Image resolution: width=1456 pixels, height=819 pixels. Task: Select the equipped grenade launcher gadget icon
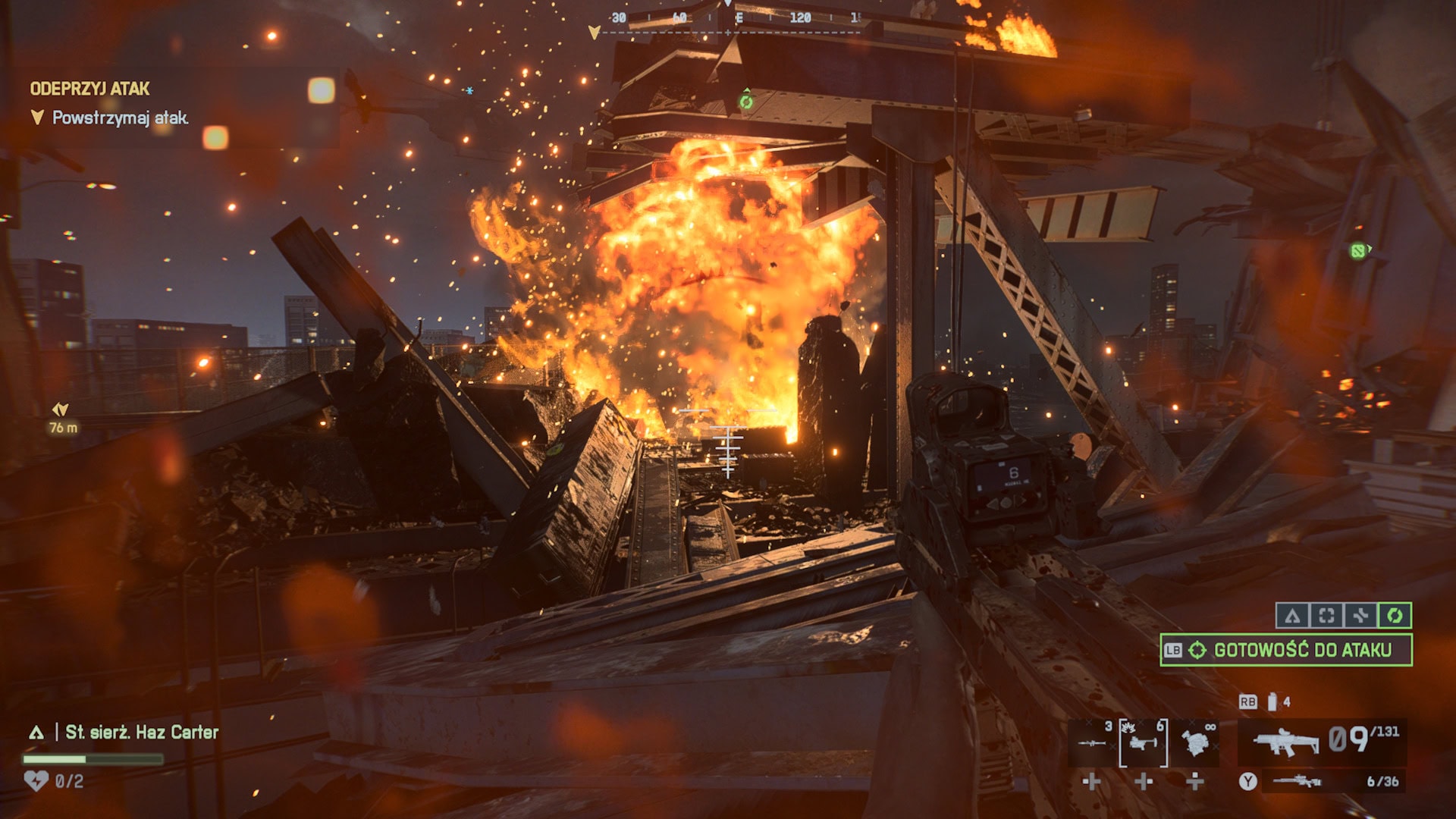pos(1142,744)
